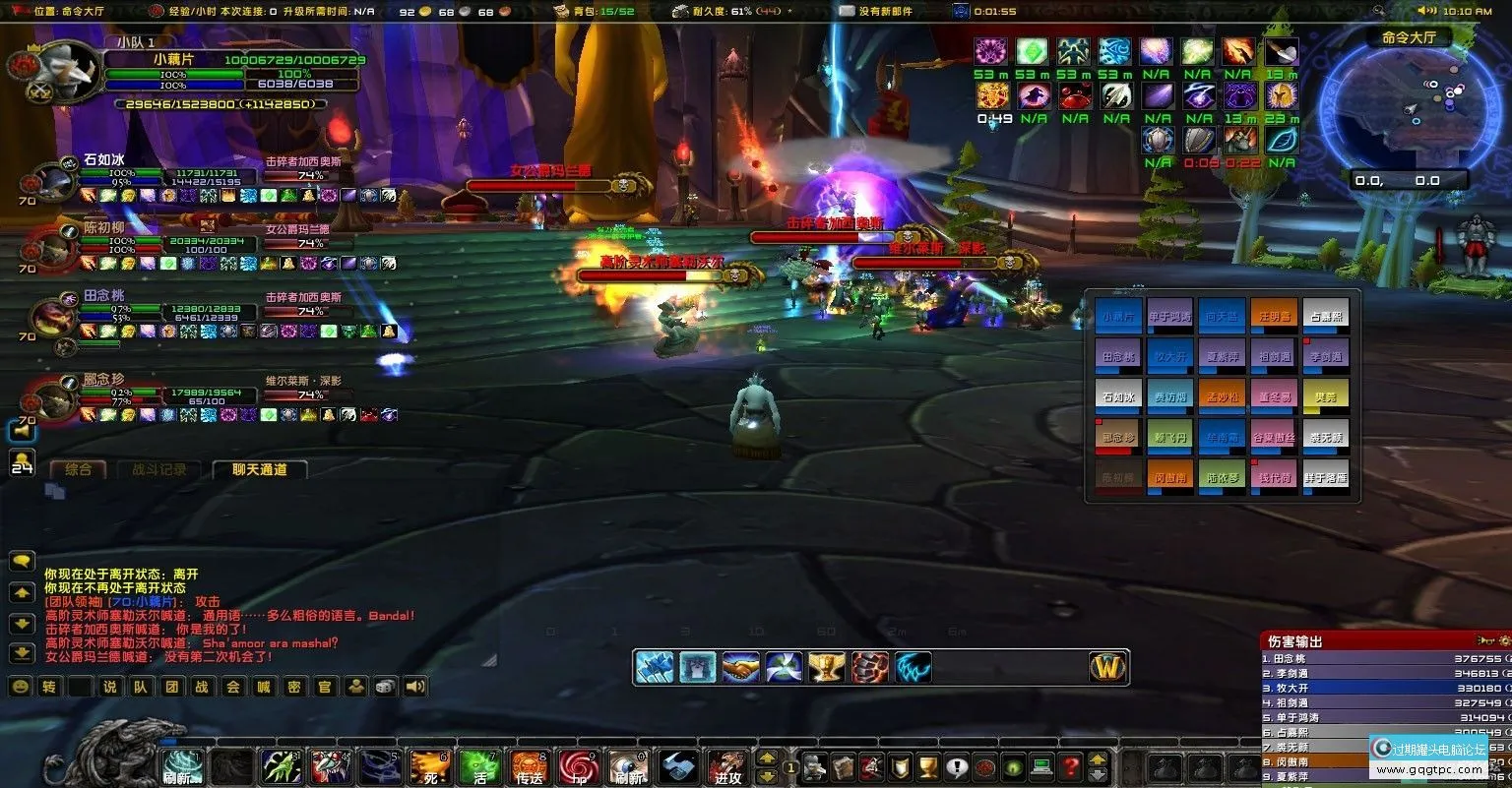
Task: Select the 聊天通道 chat channel tab
Action: [260, 470]
